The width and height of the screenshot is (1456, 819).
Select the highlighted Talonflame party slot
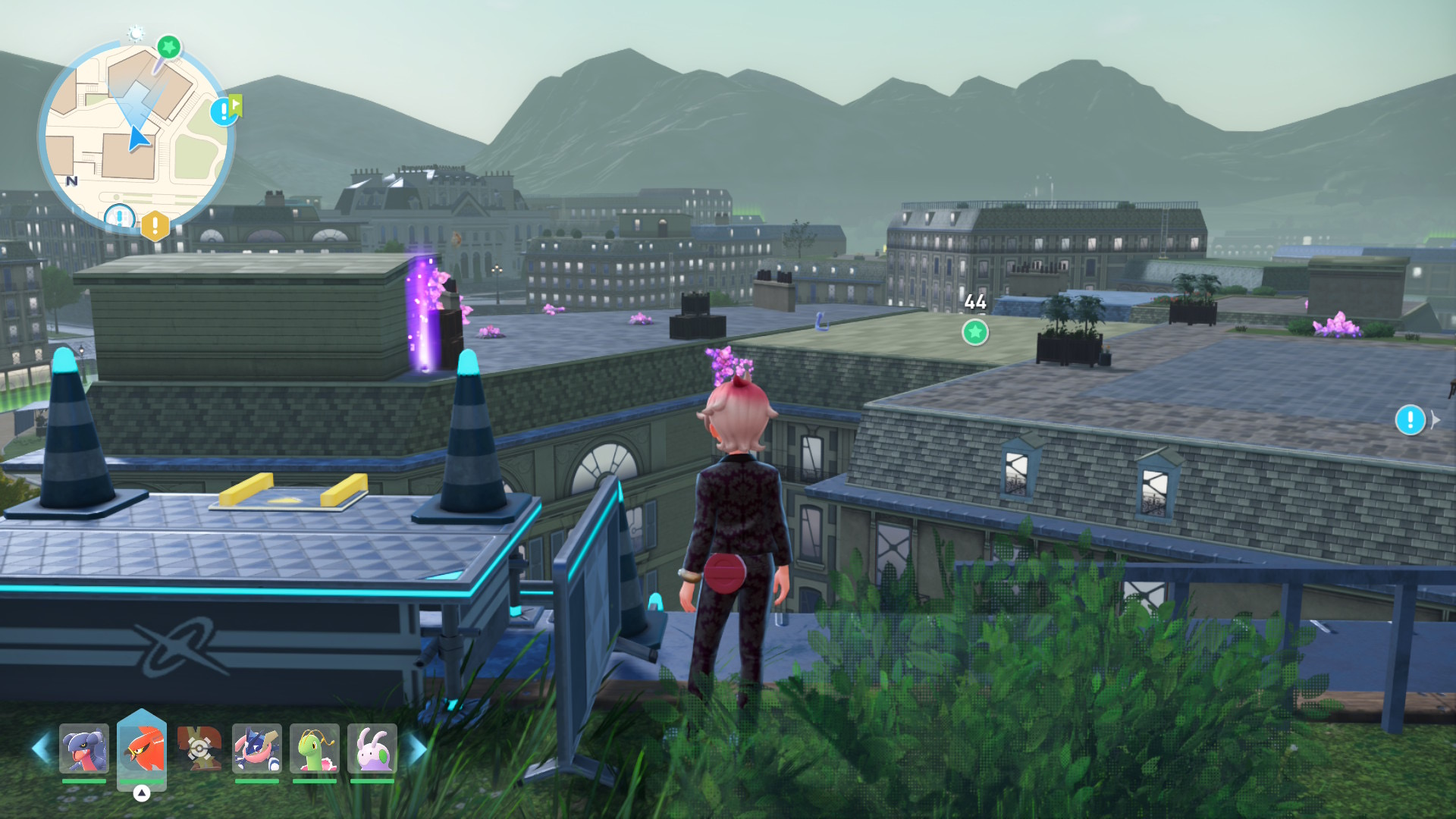(x=142, y=748)
